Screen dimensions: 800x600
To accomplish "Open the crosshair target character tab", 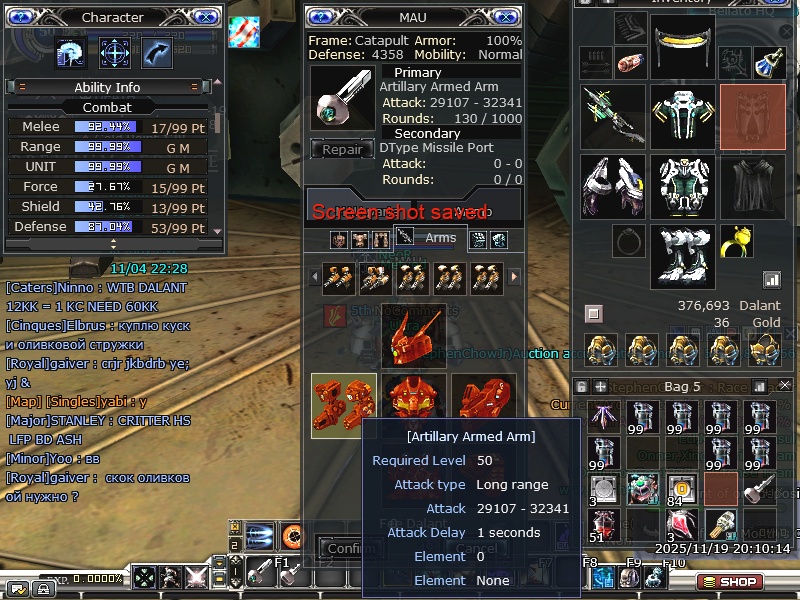I will click(115, 53).
